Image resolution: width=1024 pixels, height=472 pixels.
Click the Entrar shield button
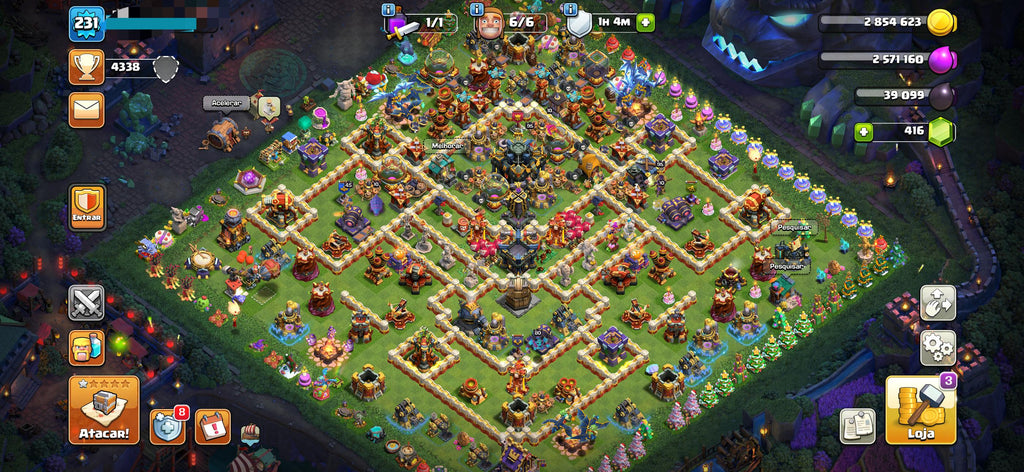[87, 207]
